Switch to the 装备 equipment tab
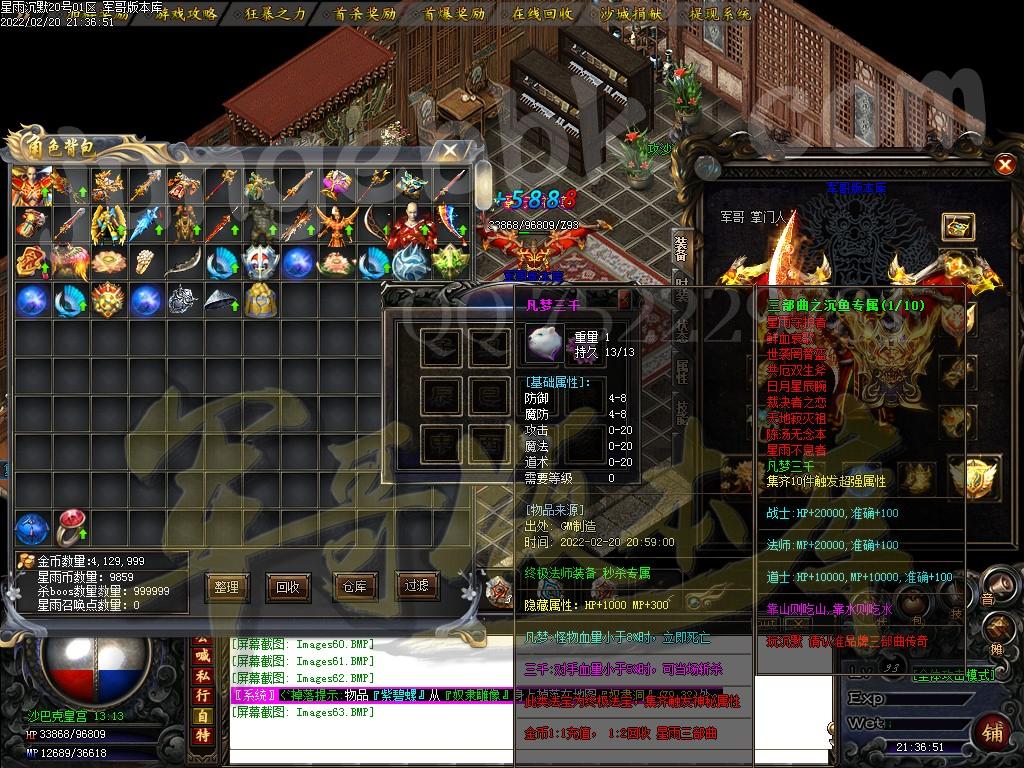 point(681,247)
